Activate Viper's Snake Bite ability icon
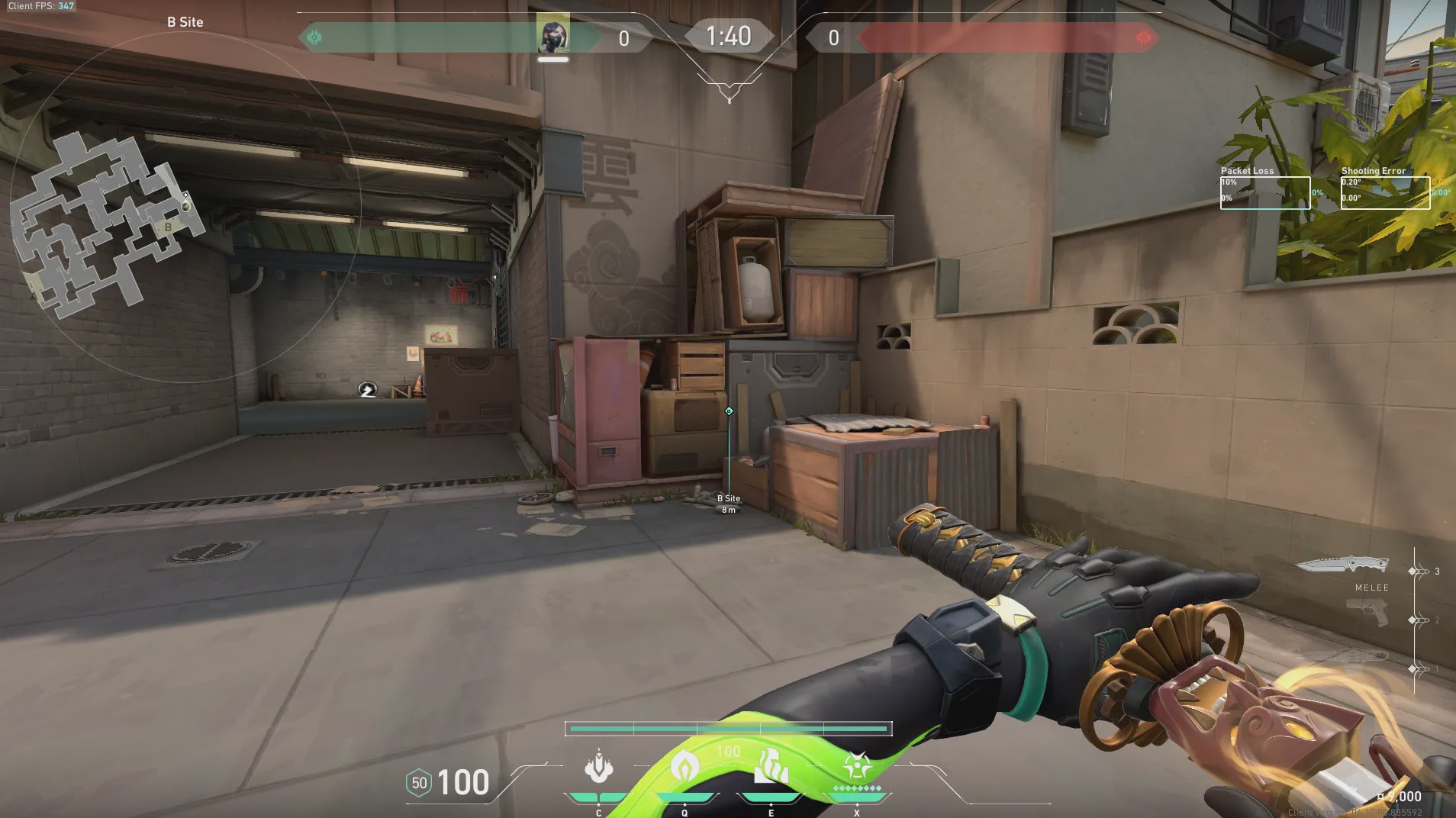The height and width of the screenshot is (818, 1456). [x=599, y=767]
